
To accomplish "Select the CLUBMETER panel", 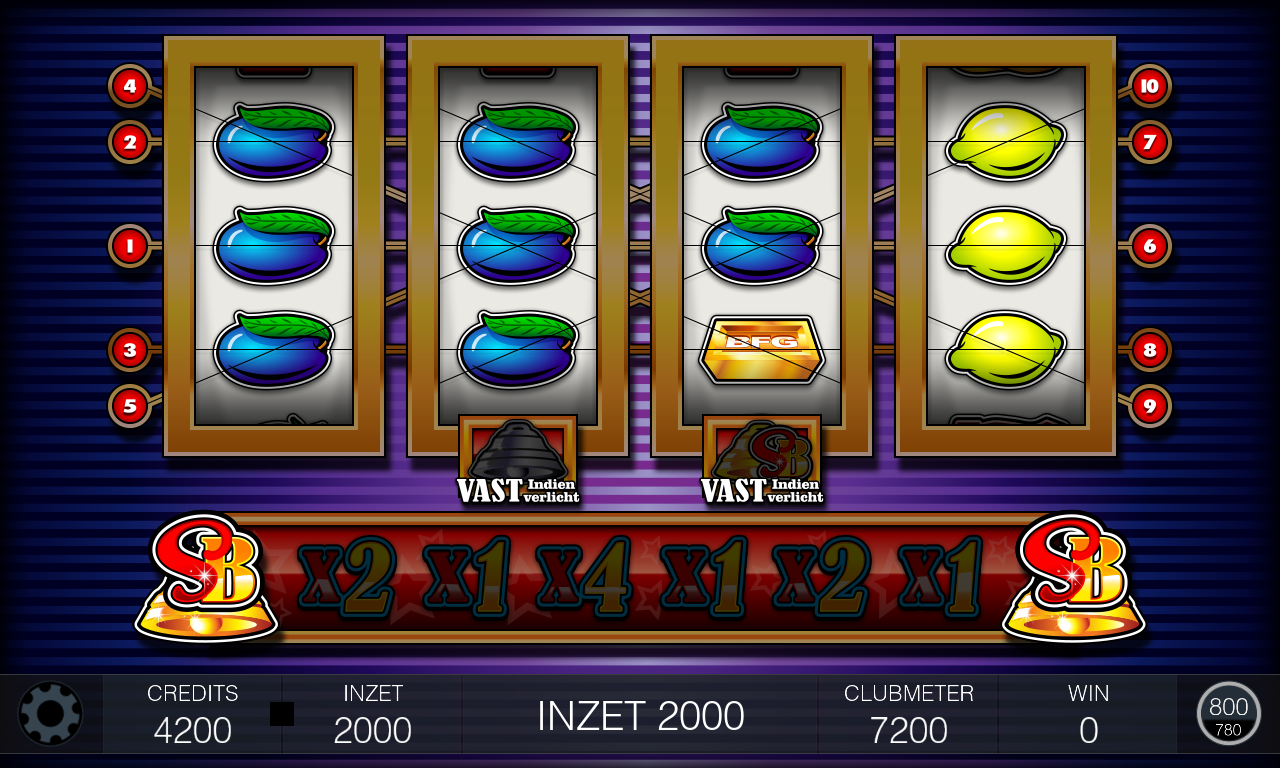I will [x=908, y=714].
